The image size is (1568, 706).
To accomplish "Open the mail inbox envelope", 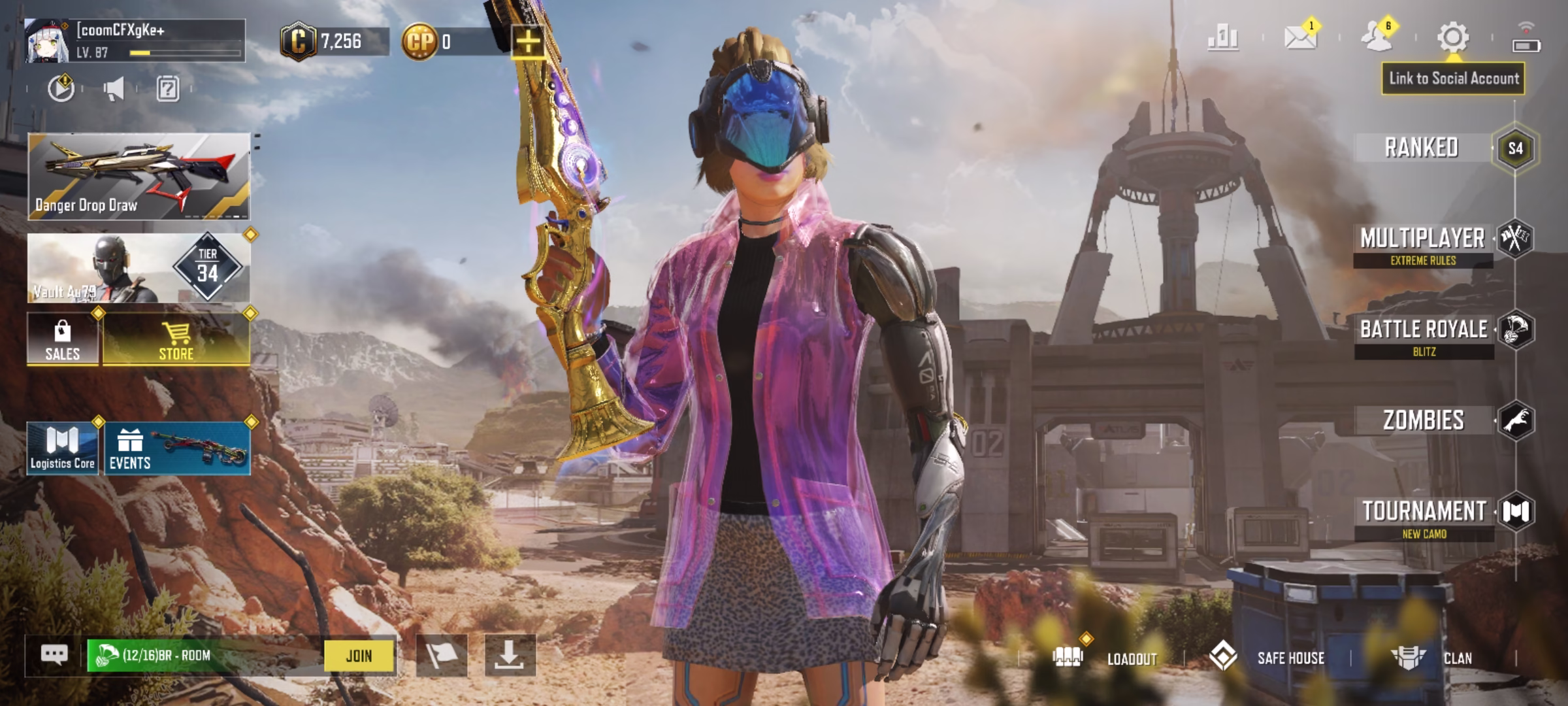I will (x=1300, y=37).
